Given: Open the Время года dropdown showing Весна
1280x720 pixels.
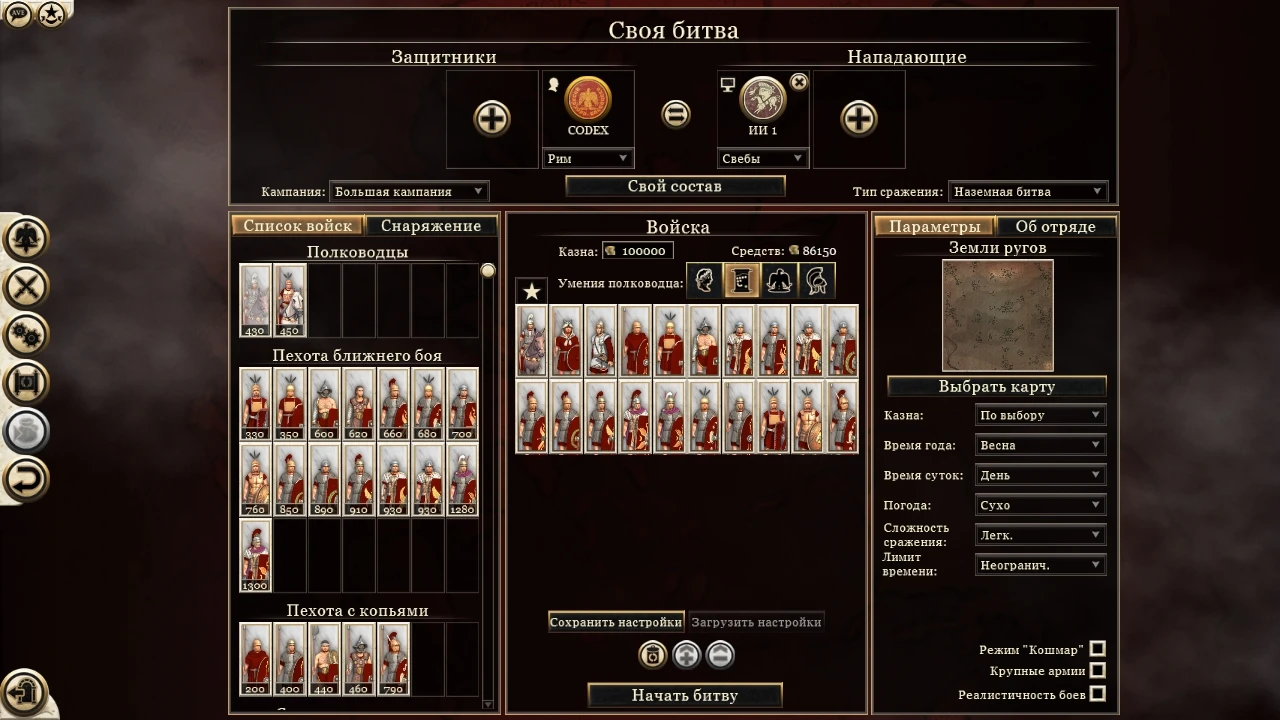Looking at the screenshot, I should [x=1040, y=444].
